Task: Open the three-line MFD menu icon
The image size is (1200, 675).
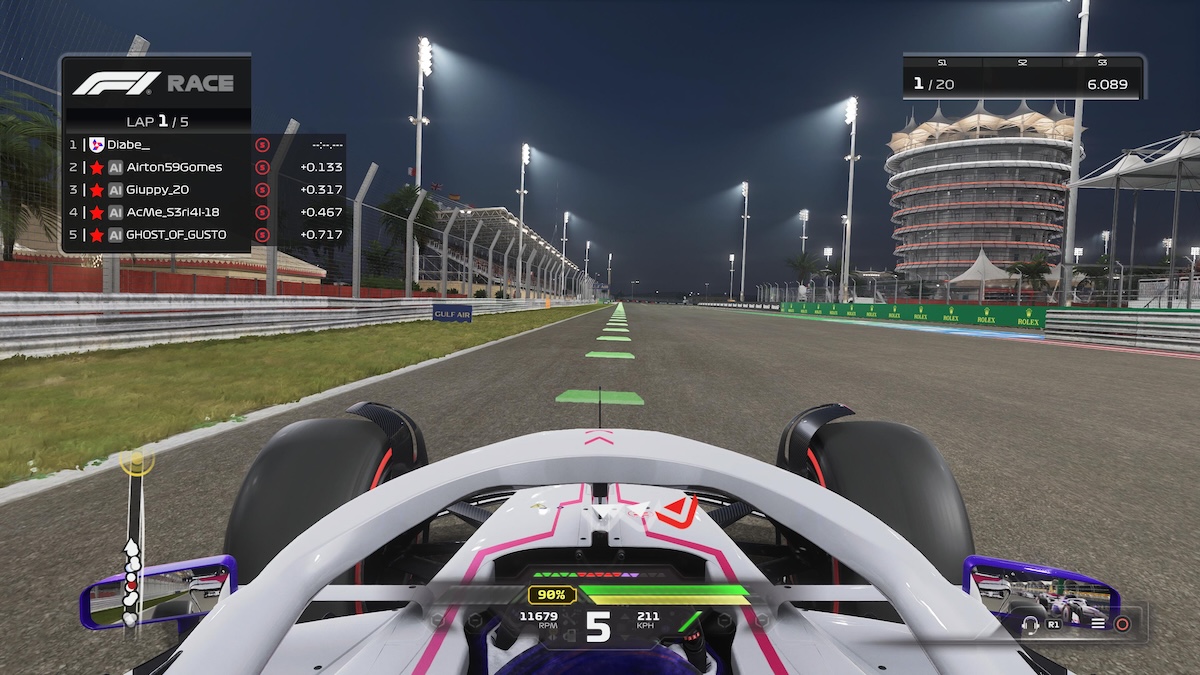Action: [1098, 624]
